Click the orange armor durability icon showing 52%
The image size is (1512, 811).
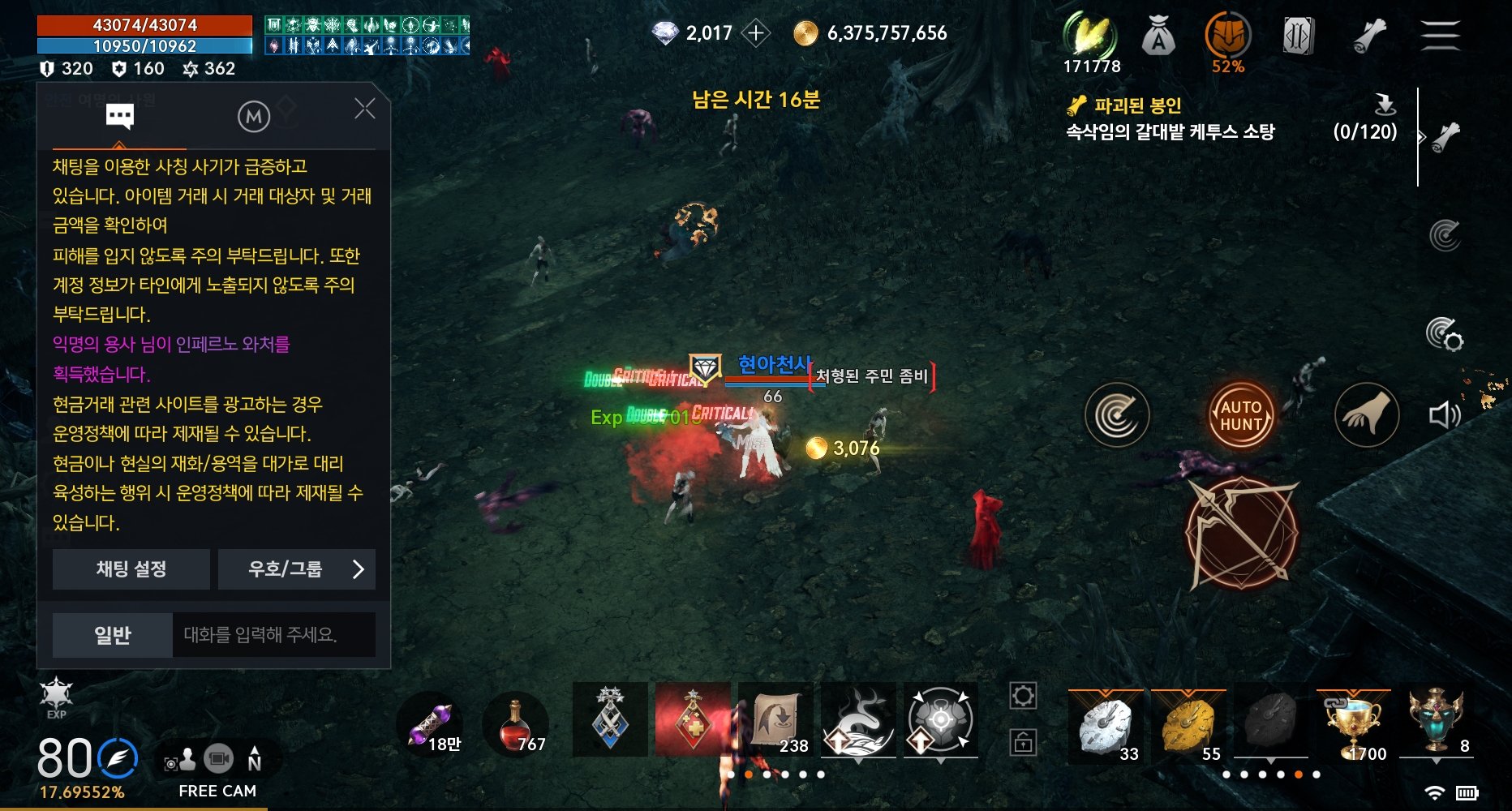pos(1227,36)
